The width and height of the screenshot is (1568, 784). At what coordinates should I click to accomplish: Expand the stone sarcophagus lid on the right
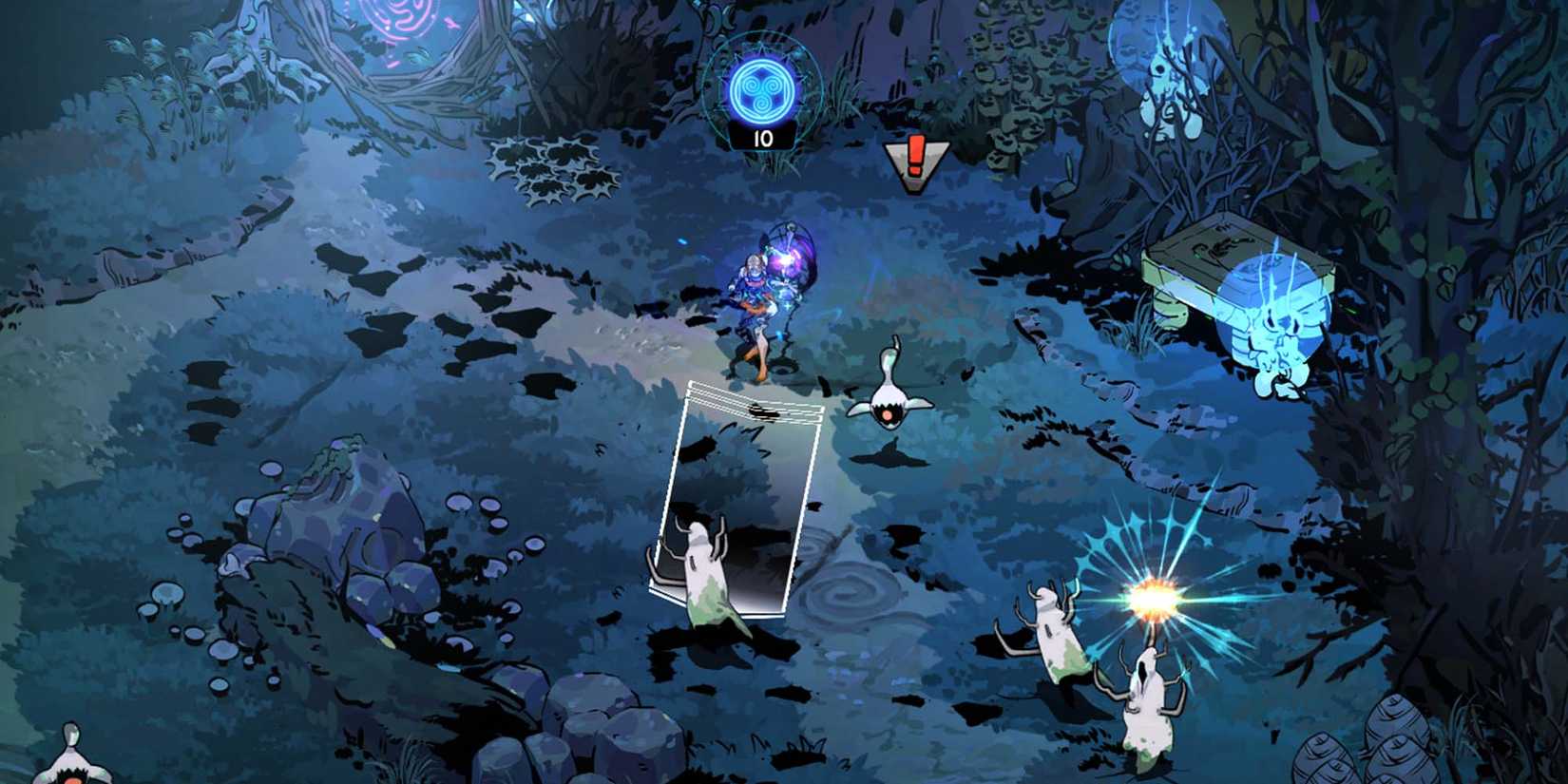point(1226,257)
